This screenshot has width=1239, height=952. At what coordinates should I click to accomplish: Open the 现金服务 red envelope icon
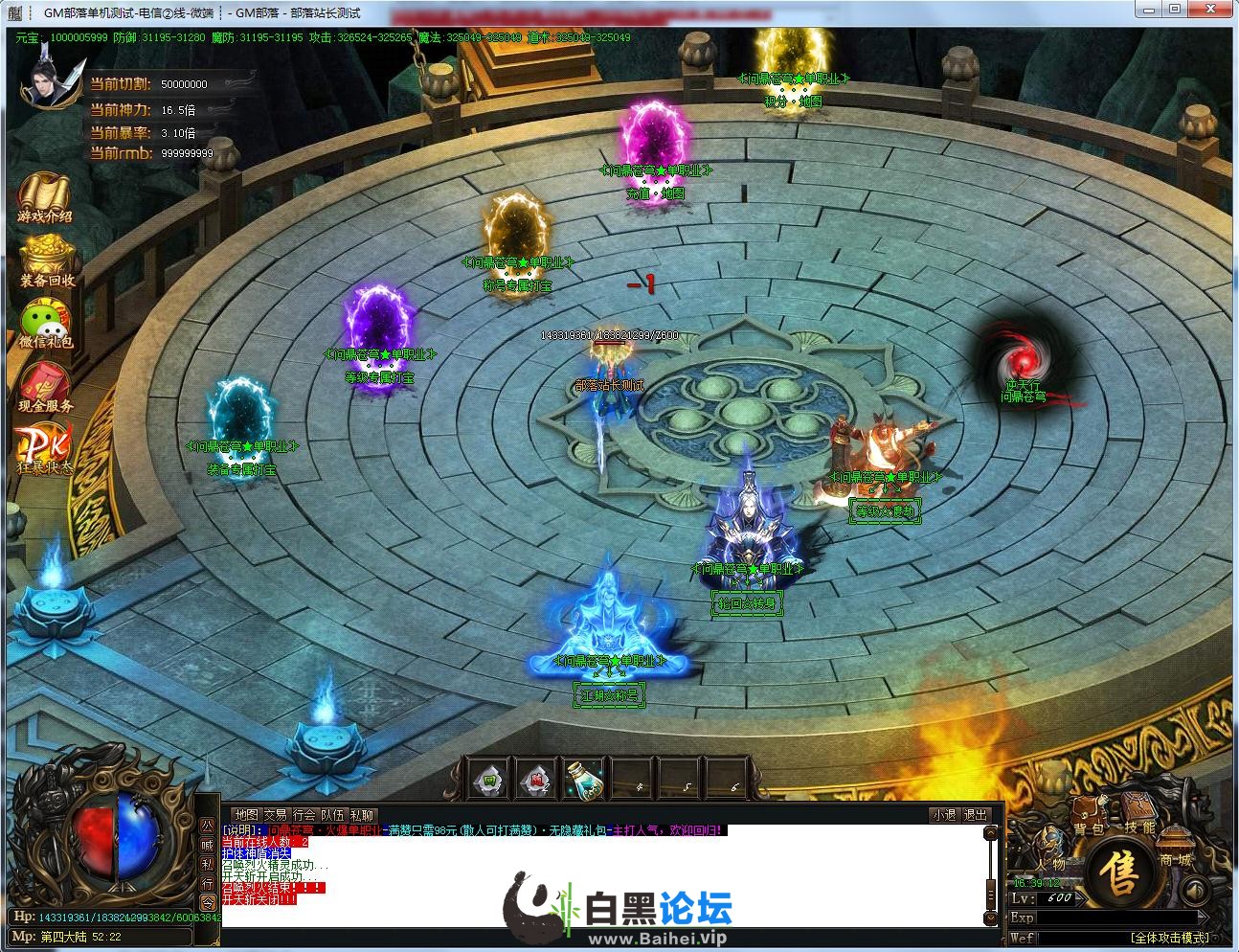45,388
